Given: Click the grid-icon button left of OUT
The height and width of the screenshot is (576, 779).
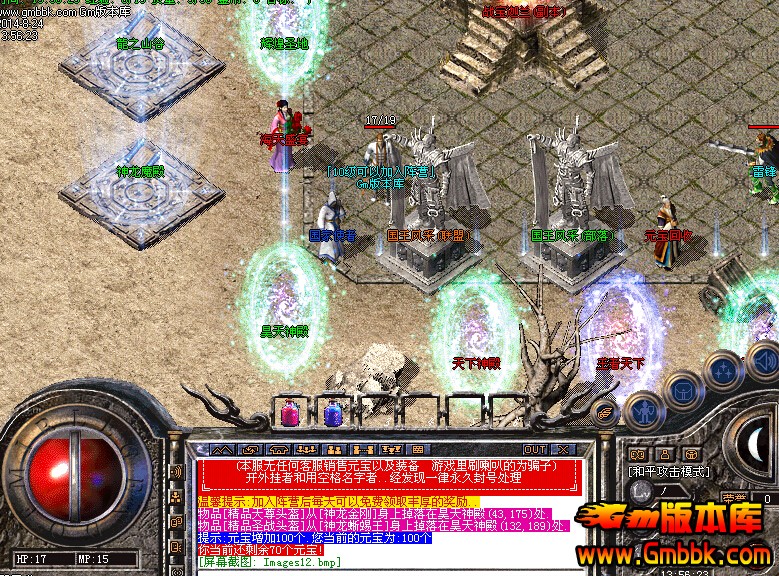Looking at the screenshot, I should click(x=418, y=449).
